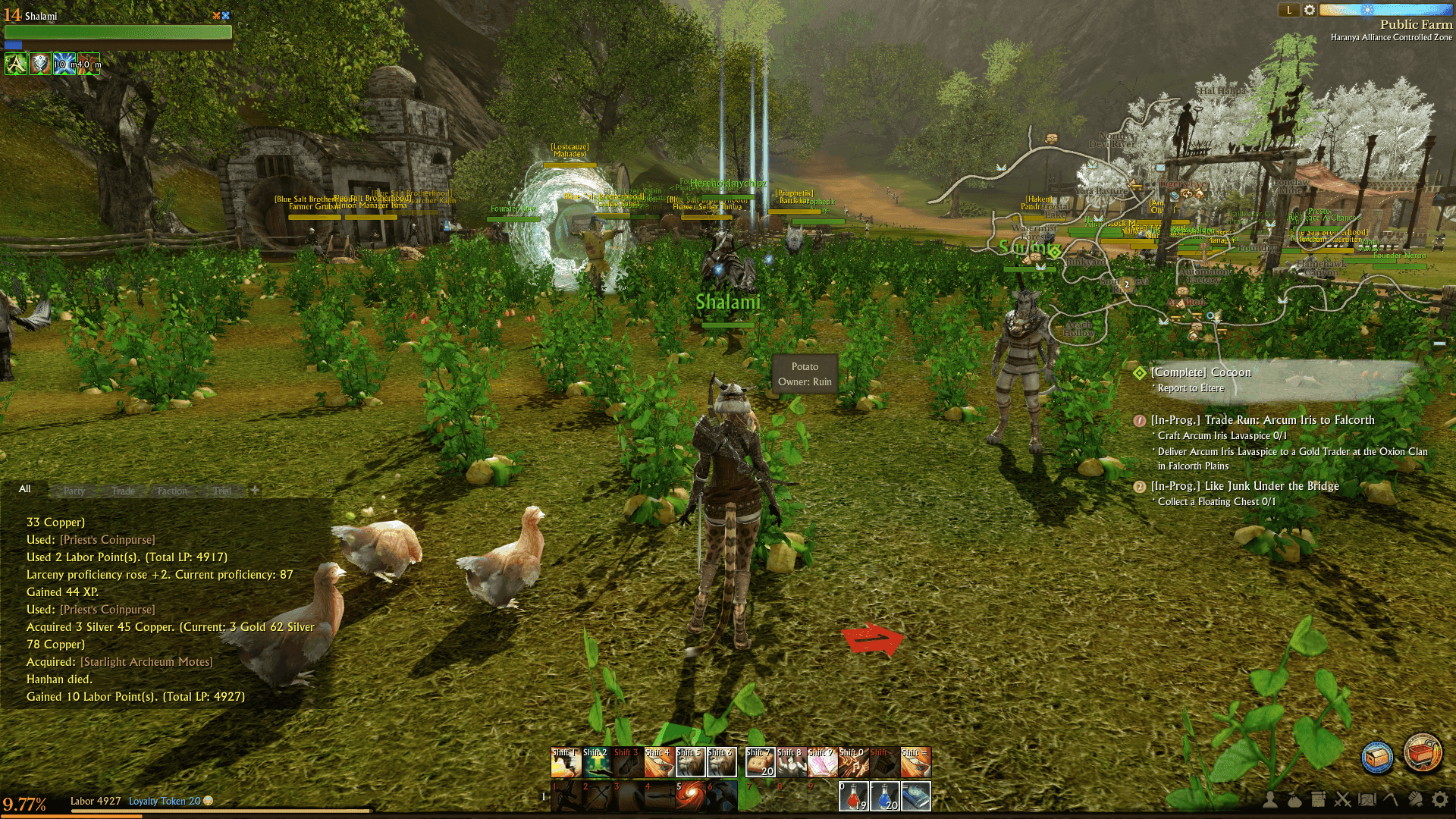Open the Trade chat tab
This screenshot has height=819, width=1456.
123,491
